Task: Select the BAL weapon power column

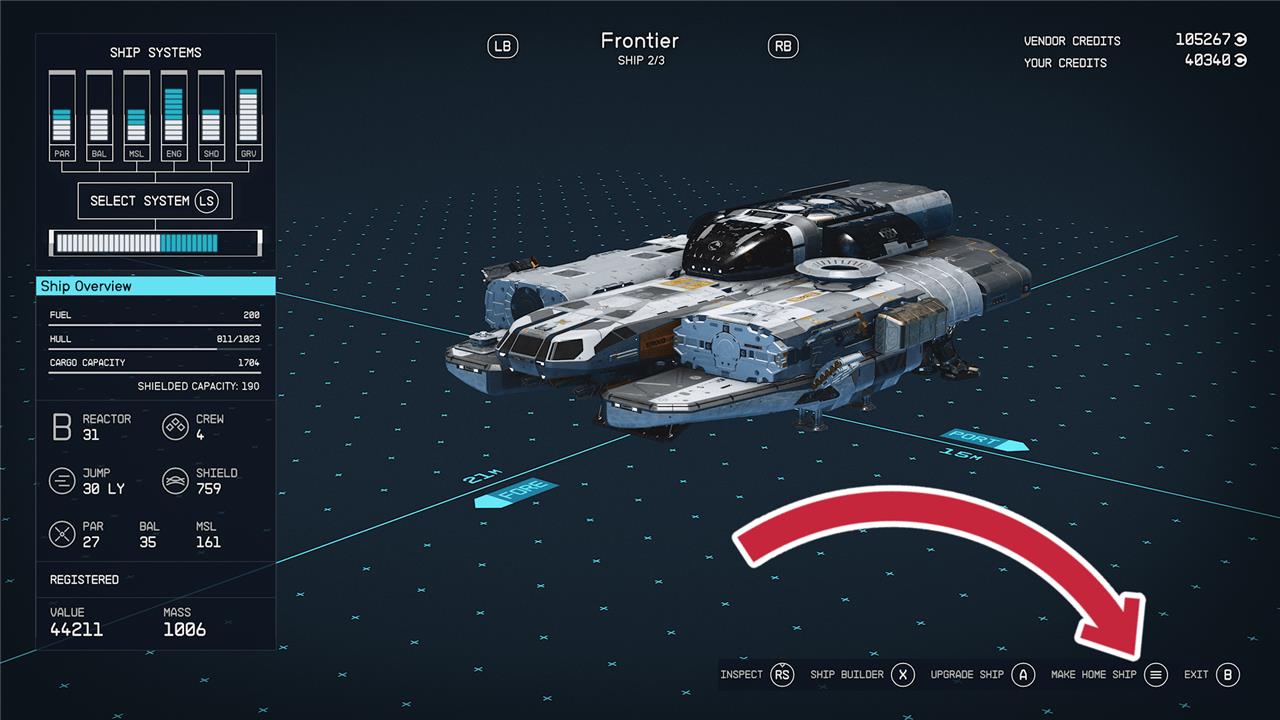Action: (x=99, y=116)
